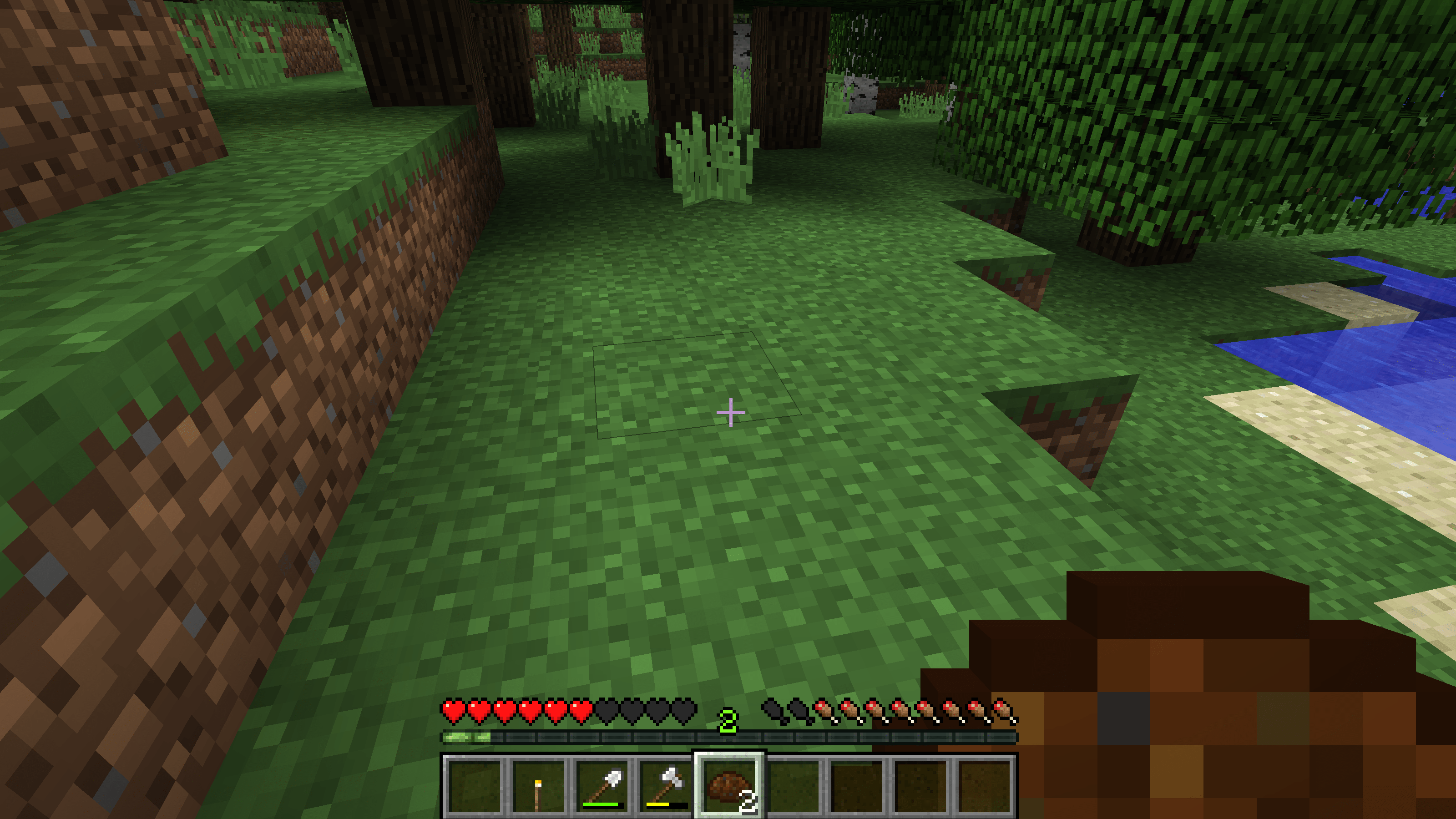Viewport: 1456px width, 819px height.
Task: Select the iron shovel hotbar slot
Action: pyautogui.click(x=602, y=786)
